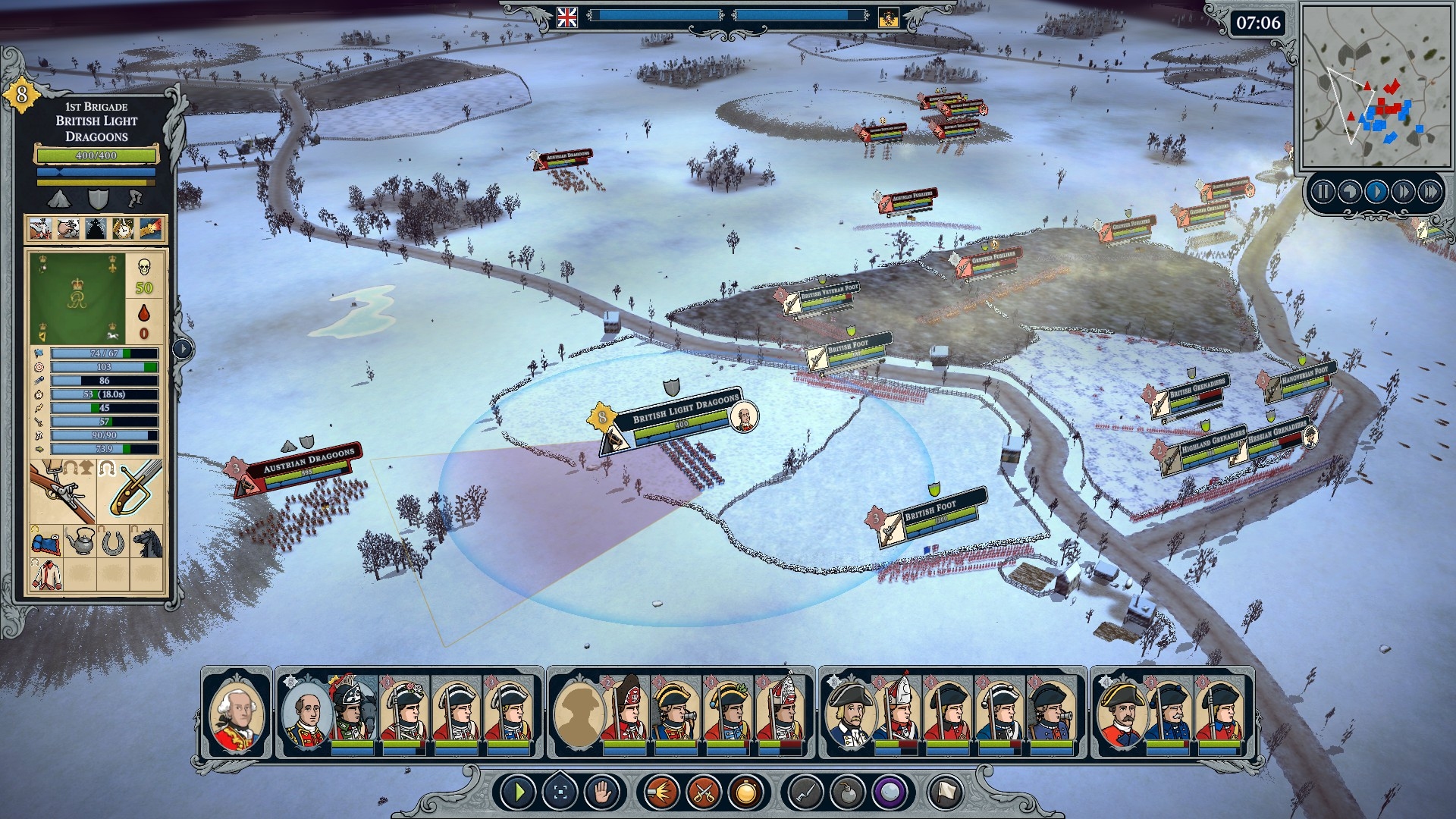Screen dimensions: 1456x819
Task: Click the white flag retreat button
Action: point(946,793)
